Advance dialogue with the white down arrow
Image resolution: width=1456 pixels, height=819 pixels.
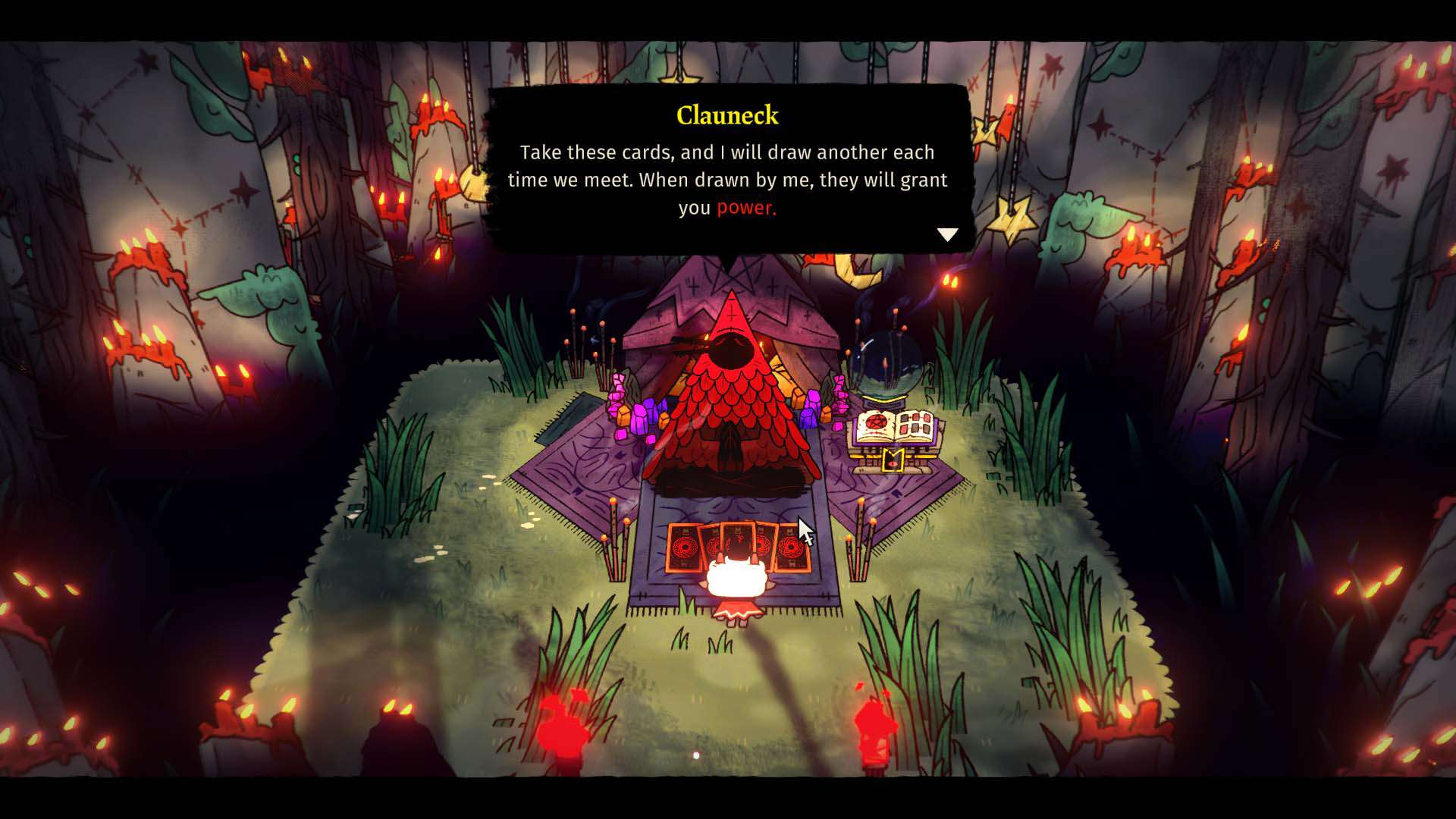(x=947, y=234)
